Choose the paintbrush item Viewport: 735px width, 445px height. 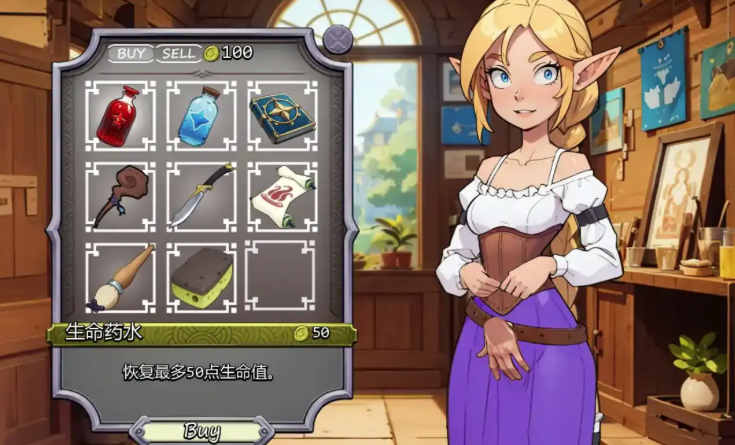pos(121,276)
